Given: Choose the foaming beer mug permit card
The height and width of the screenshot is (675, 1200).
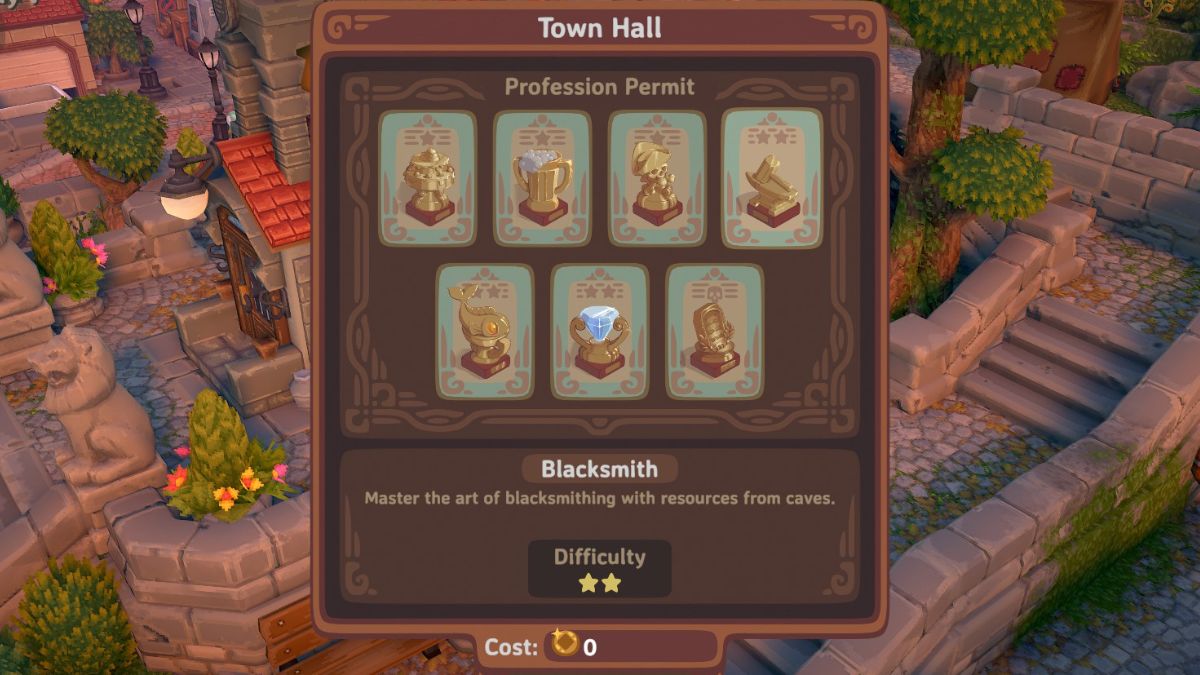Looking at the screenshot, I should point(542,178).
